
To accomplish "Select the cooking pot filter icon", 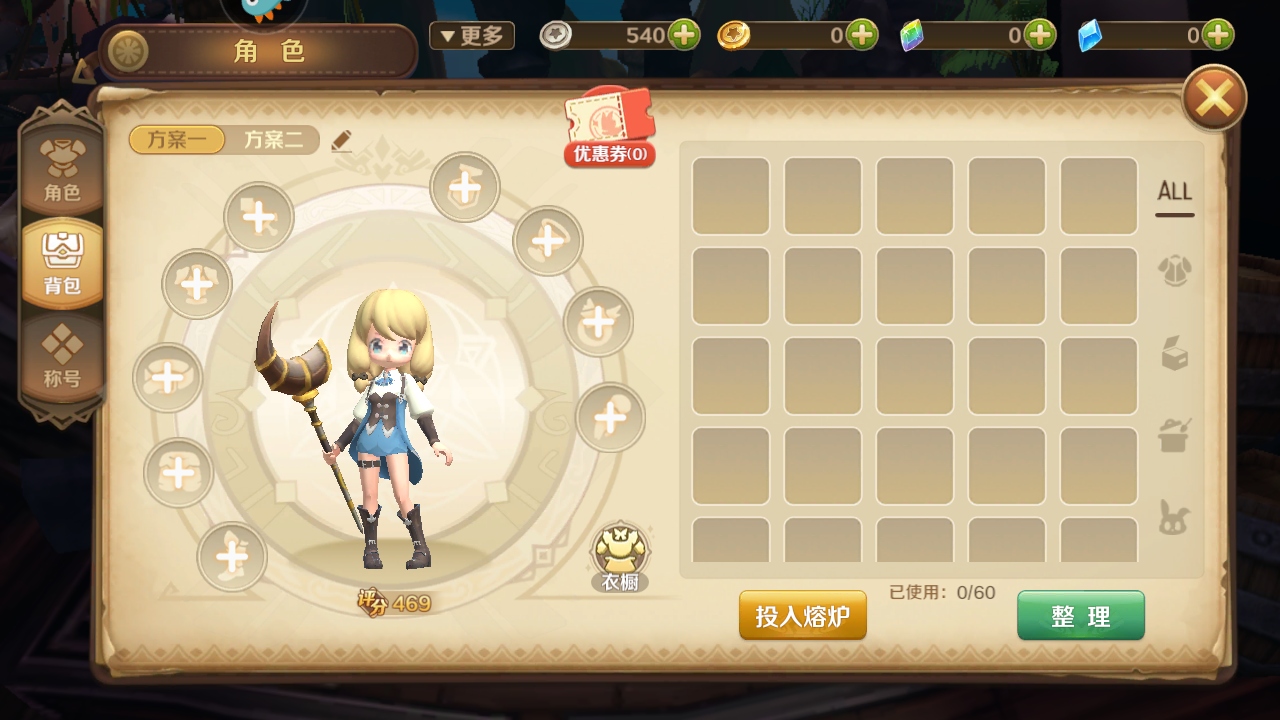I will click(1173, 432).
